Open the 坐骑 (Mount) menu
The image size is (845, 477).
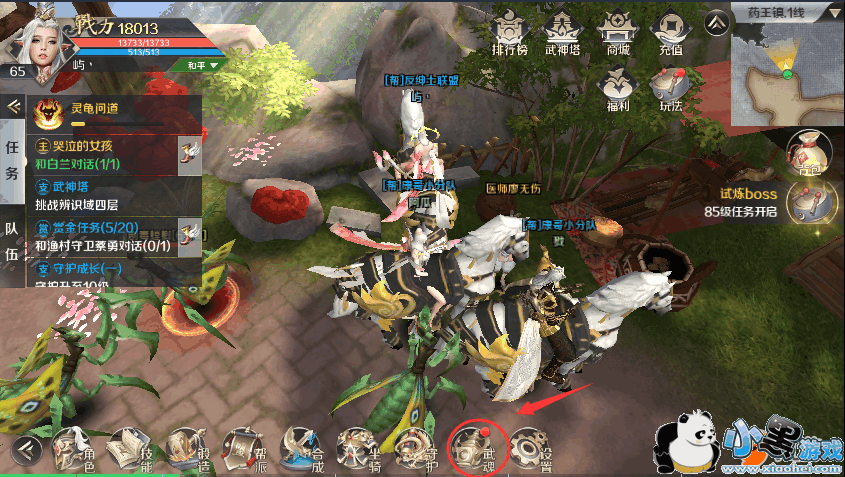coord(358,449)
